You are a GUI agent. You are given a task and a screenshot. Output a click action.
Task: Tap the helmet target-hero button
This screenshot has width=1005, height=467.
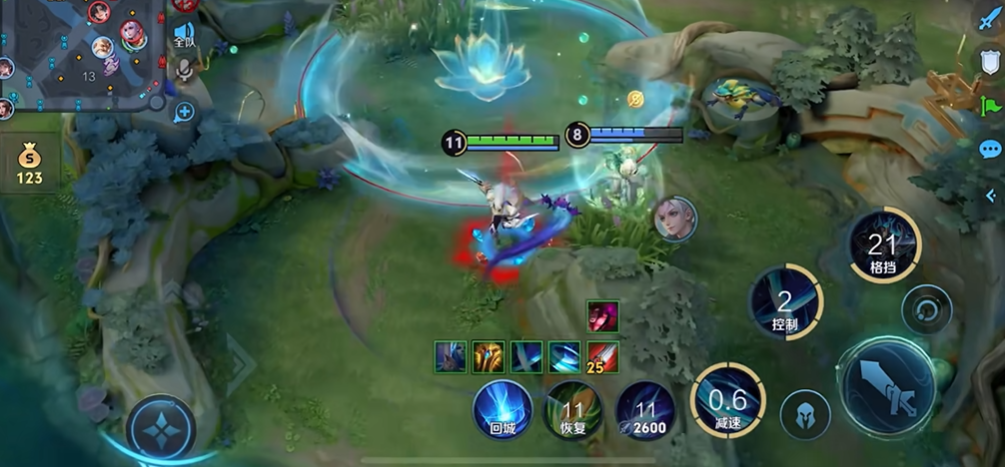pos(805,413)
